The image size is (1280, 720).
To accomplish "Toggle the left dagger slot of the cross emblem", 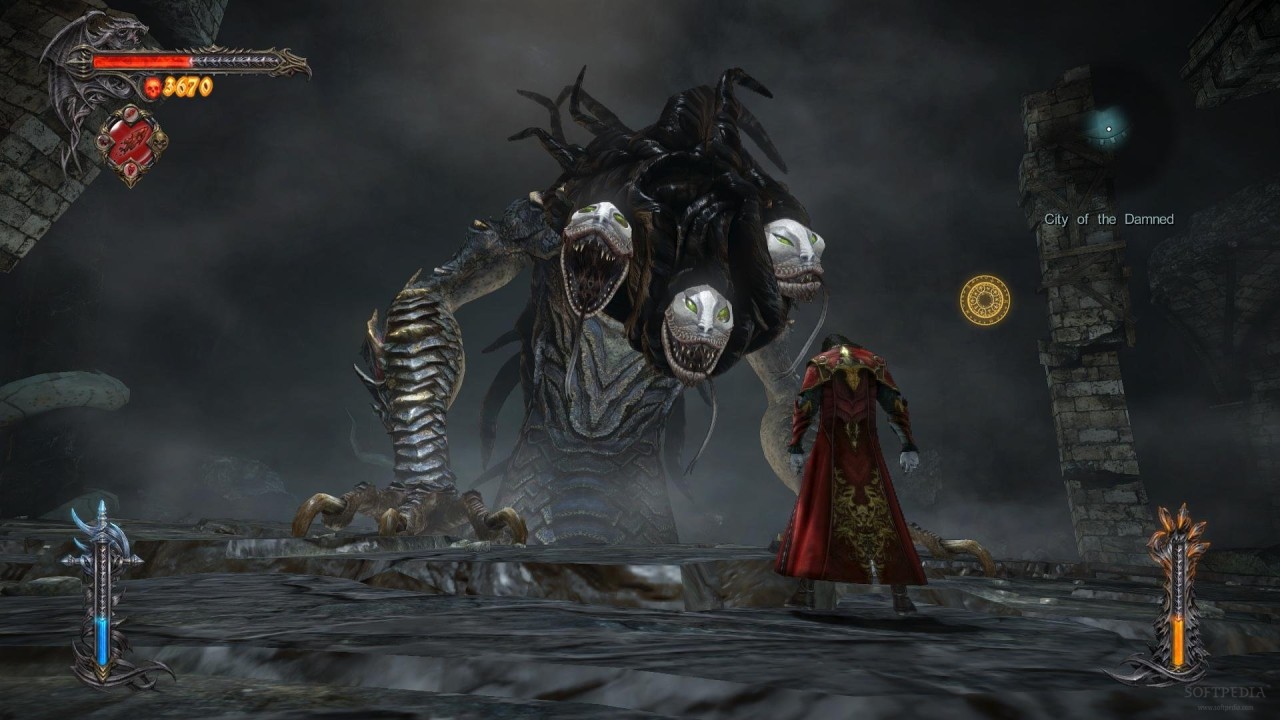I will [x=103, y=141].
